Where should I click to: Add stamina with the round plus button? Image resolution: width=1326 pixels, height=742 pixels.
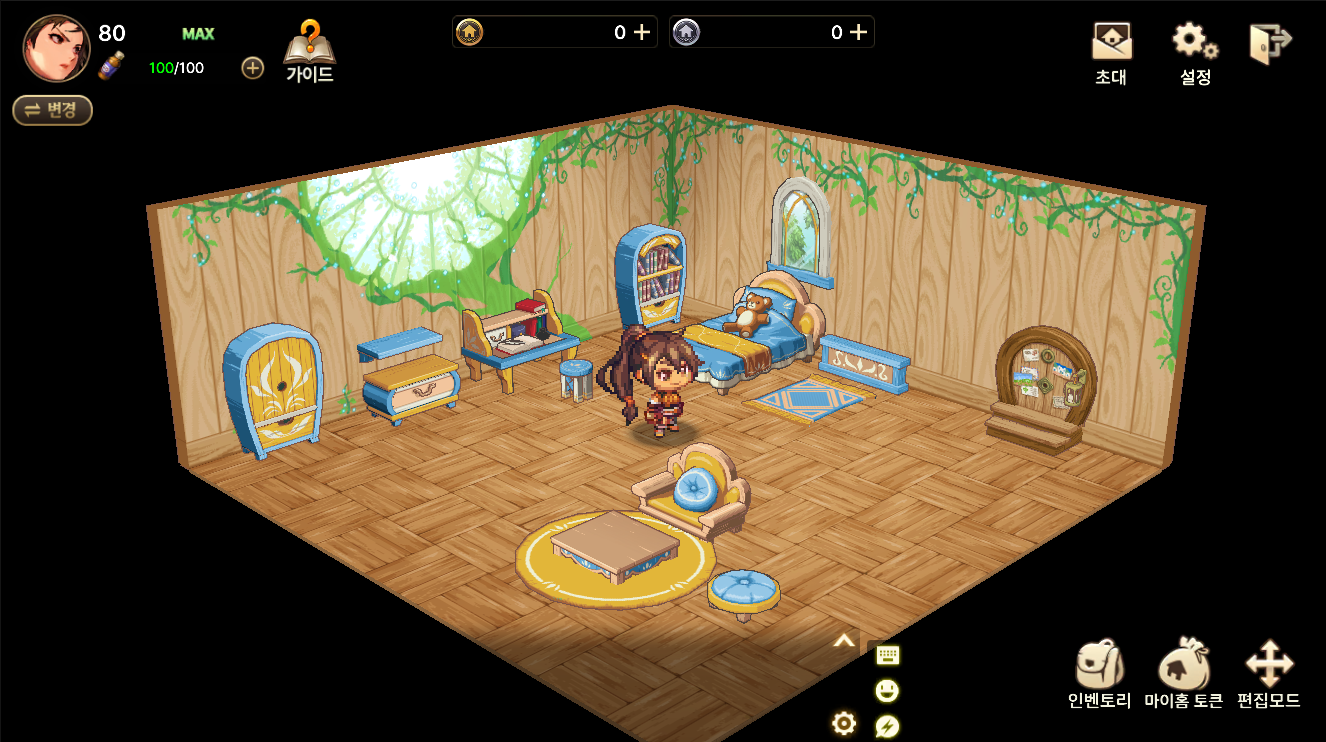253,68
